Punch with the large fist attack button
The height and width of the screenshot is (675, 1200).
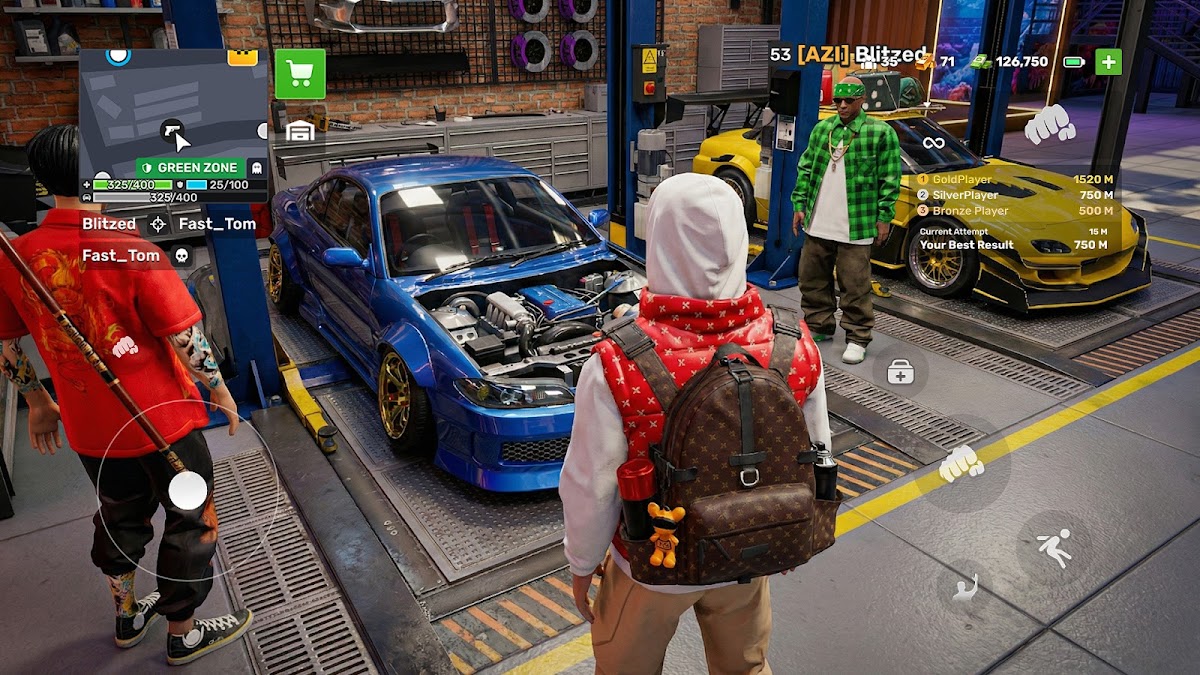[x=961, y=462]
